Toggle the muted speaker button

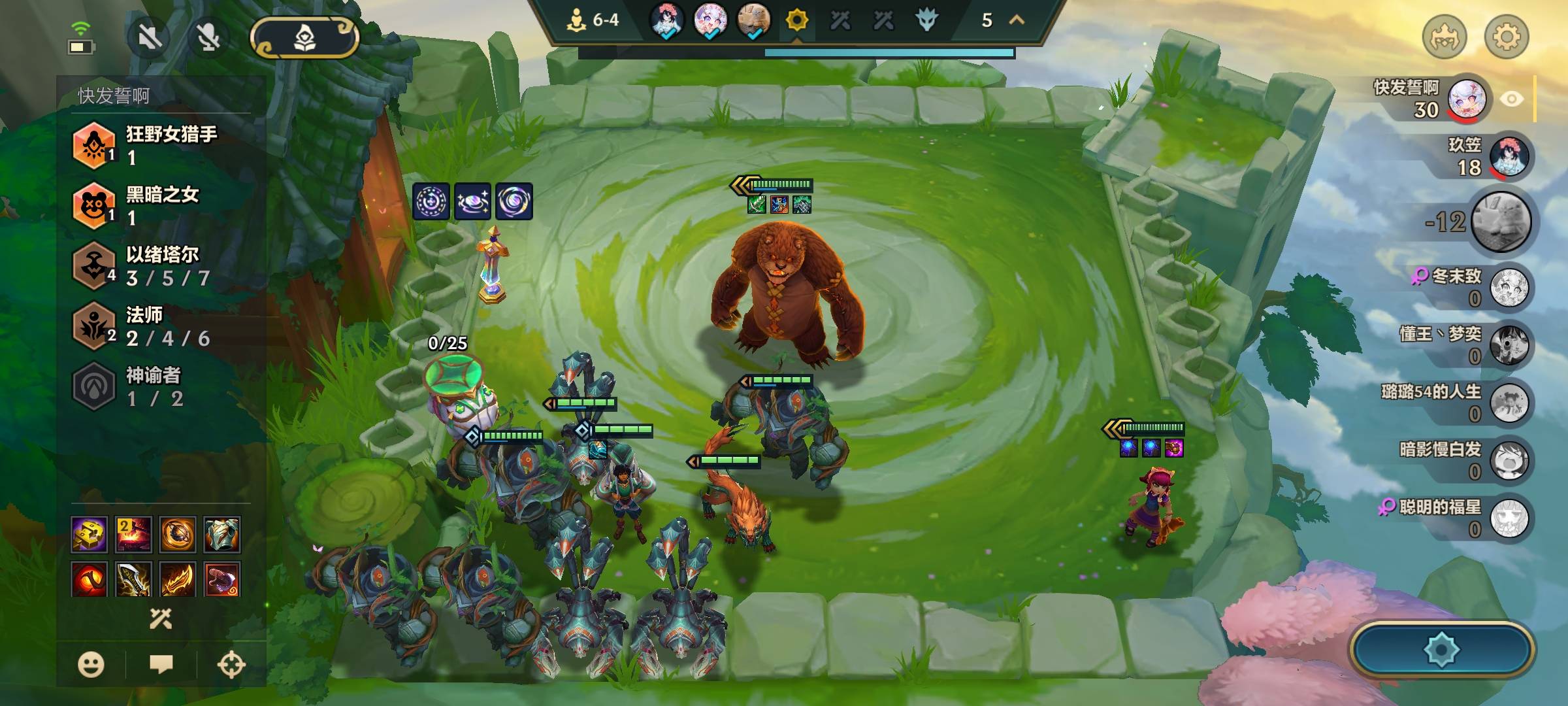pos(150,37)
